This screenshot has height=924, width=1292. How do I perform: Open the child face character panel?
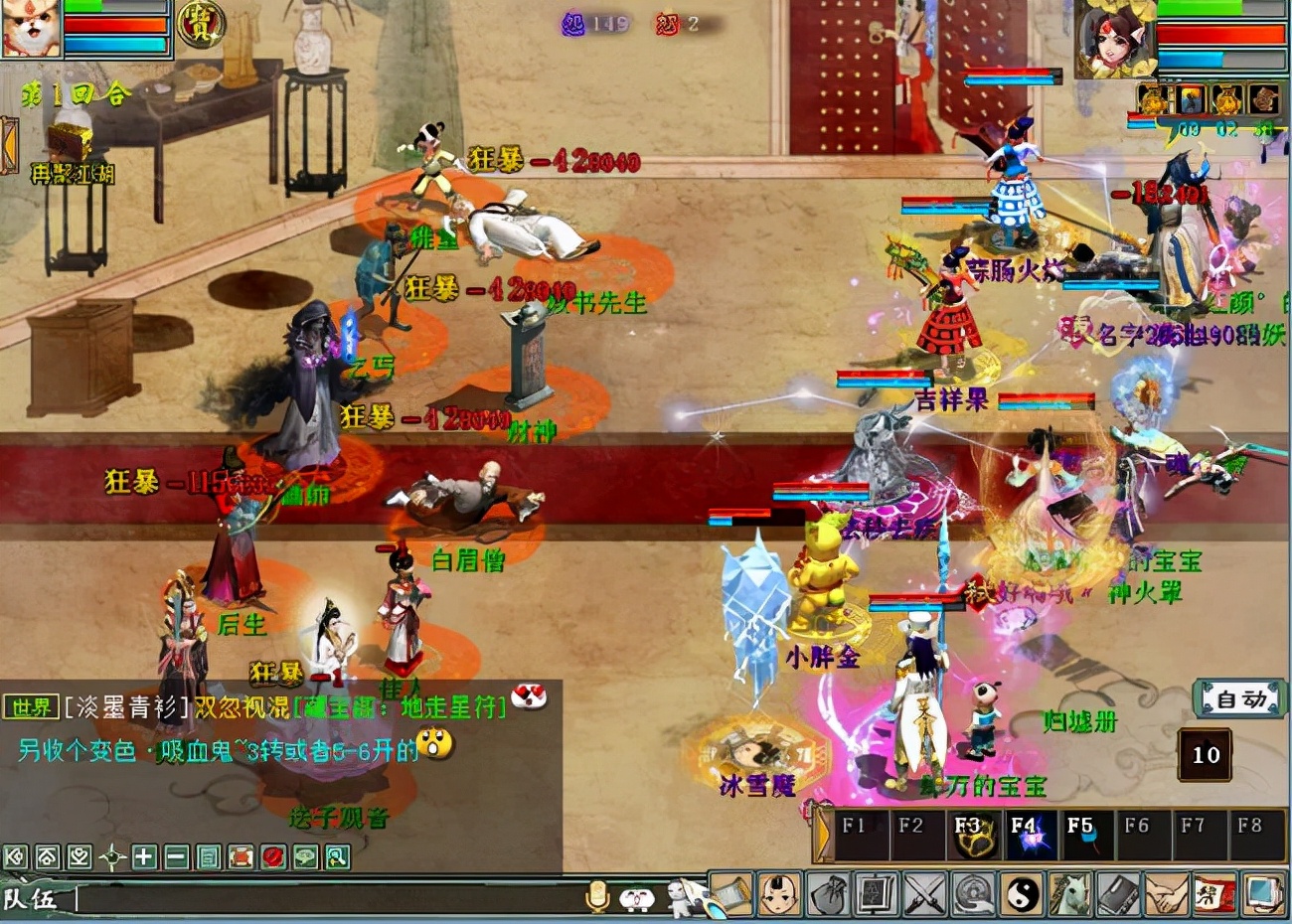[x=780, y=893]
